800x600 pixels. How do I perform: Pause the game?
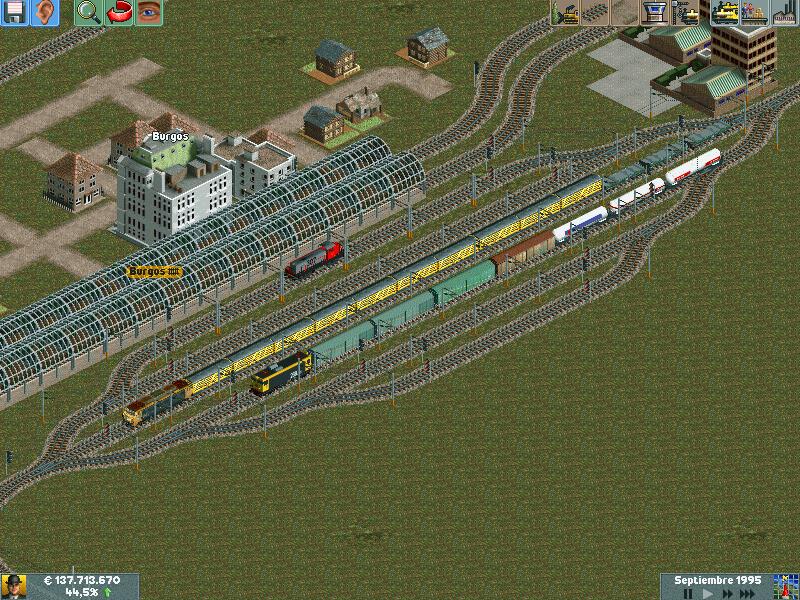pyautogui.click(x=688, y=594)
